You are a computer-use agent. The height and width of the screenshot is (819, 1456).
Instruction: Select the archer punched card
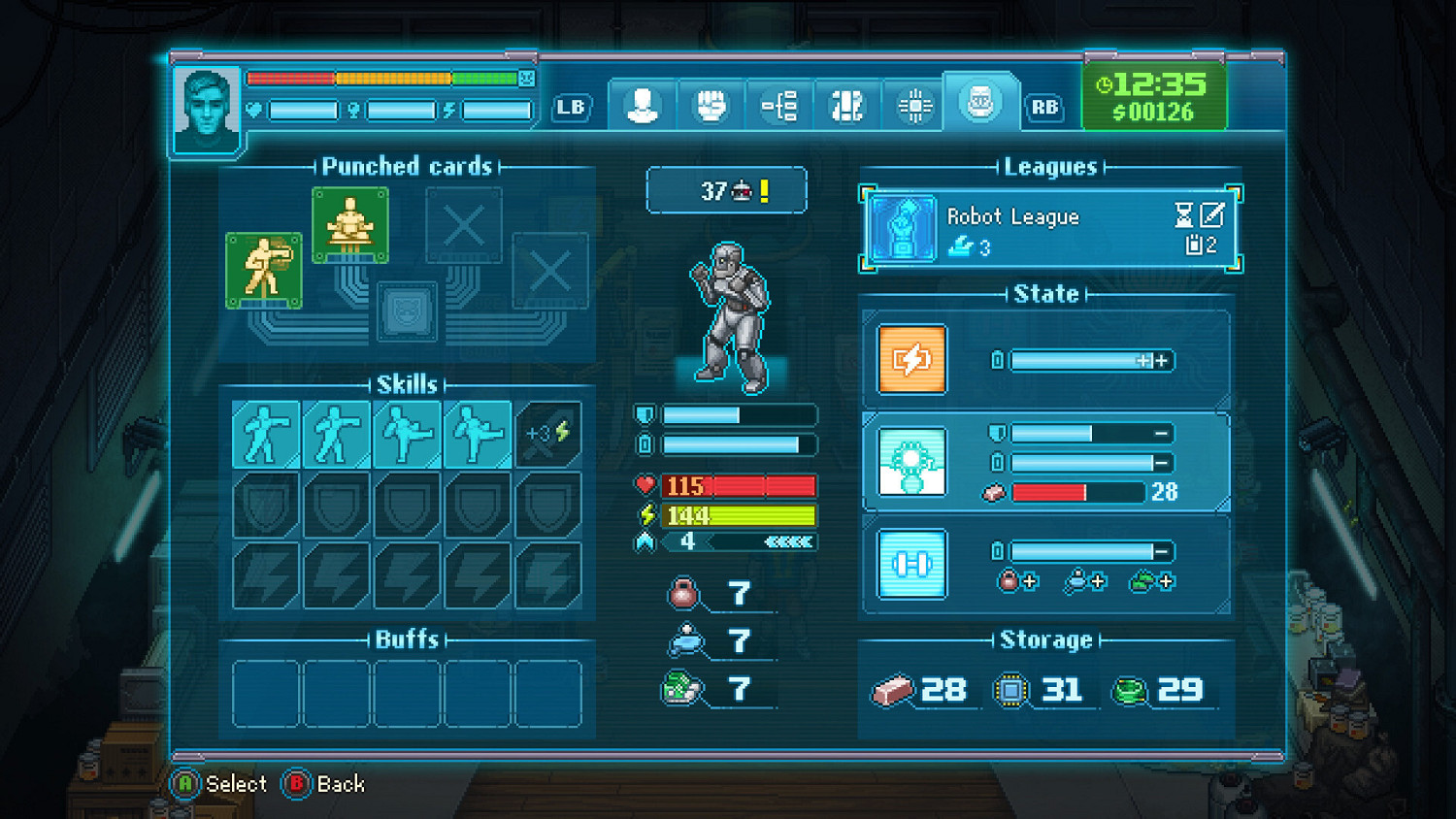click(263, 270)
